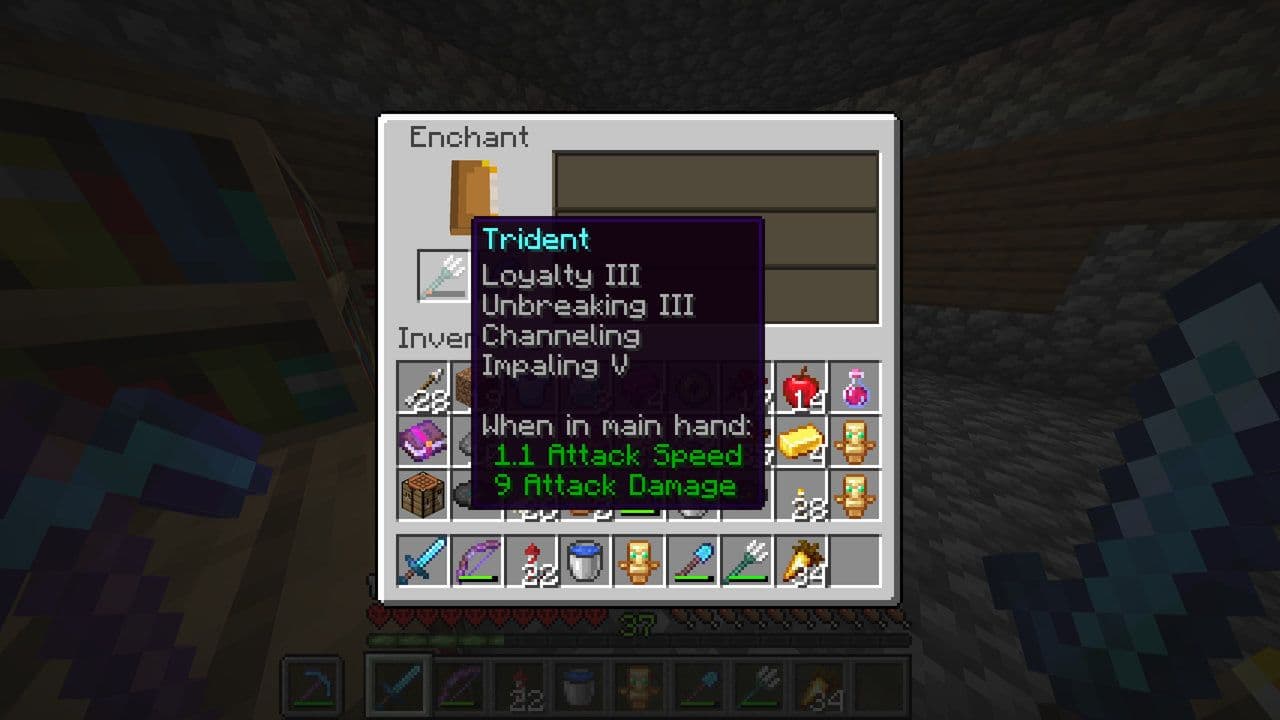Grab the golden carrots from the hotbar
Viewport: 1280px width, 720px height.
click(802, 561)
